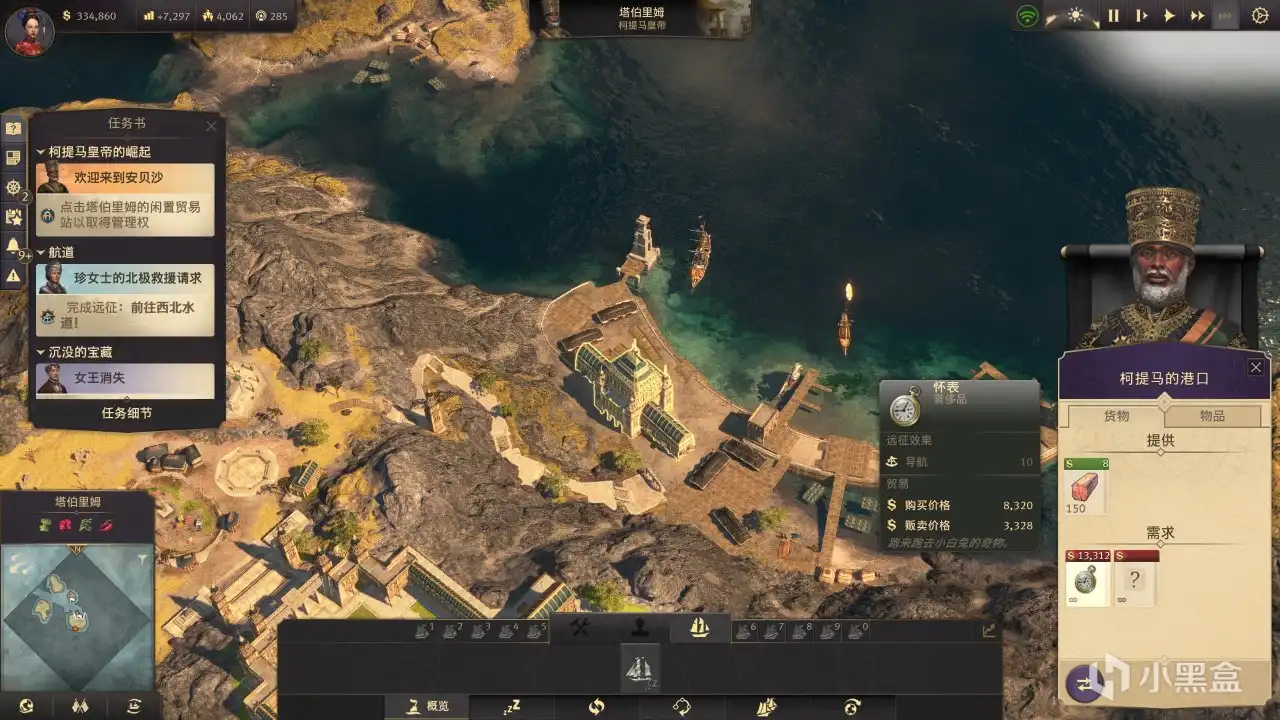This screenshot has height=720, width=1280.
Task: Enable fast-forward game speed
Action: click(x=1197, y=15)
